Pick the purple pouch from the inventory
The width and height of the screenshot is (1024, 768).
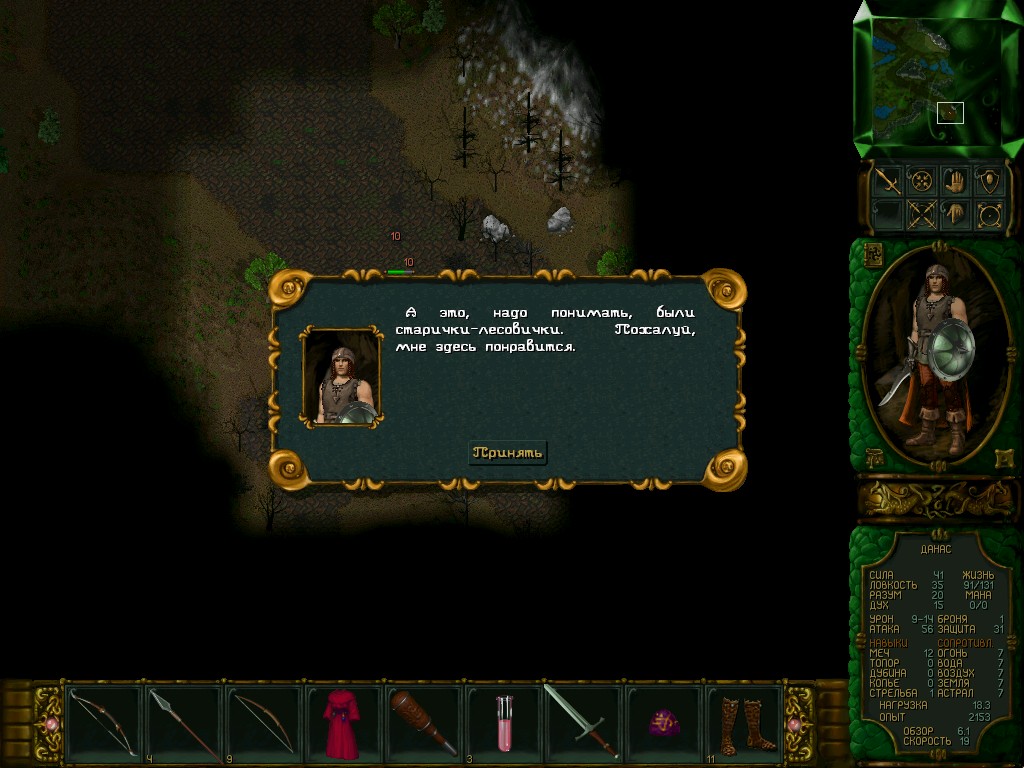click(x=662, y=722)
